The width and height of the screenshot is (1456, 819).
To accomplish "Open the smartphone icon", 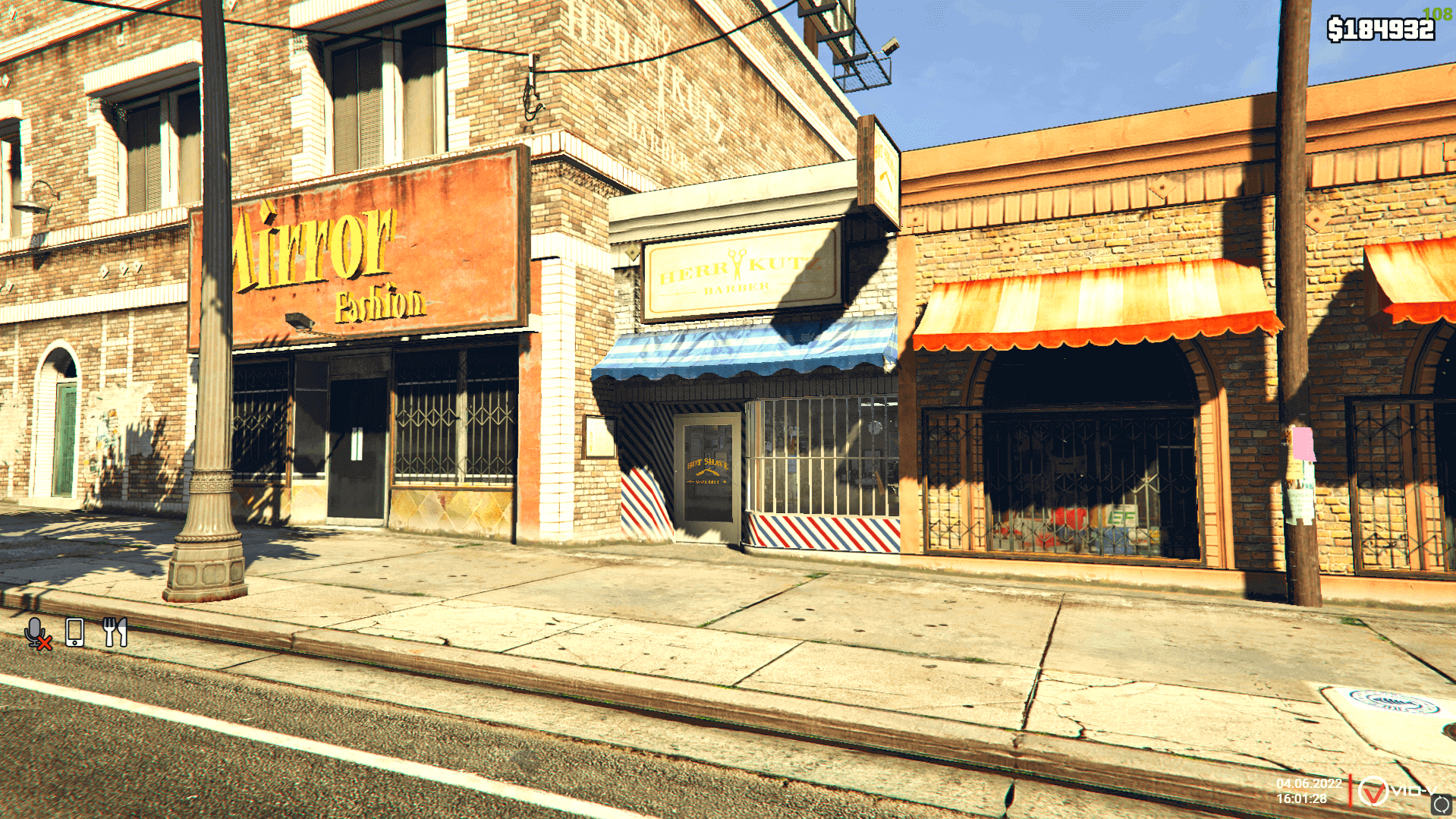I will point(74,632).
